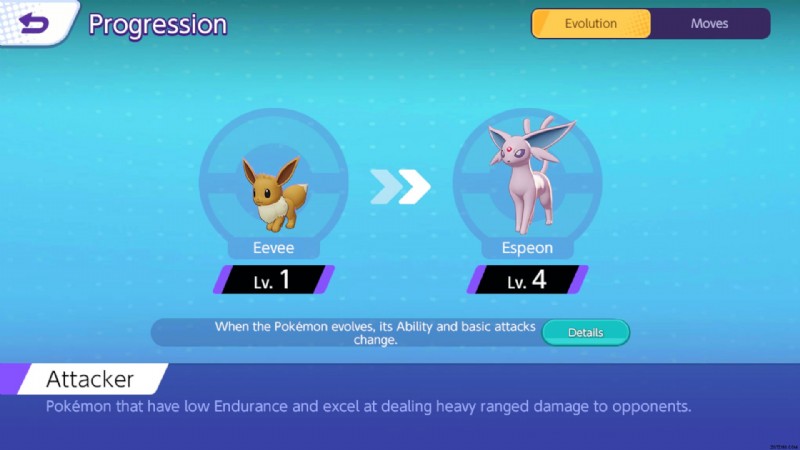The height and width of the screenshot is (450, 800).
Task: Go back using the arrow button
Action: point(35,22)
